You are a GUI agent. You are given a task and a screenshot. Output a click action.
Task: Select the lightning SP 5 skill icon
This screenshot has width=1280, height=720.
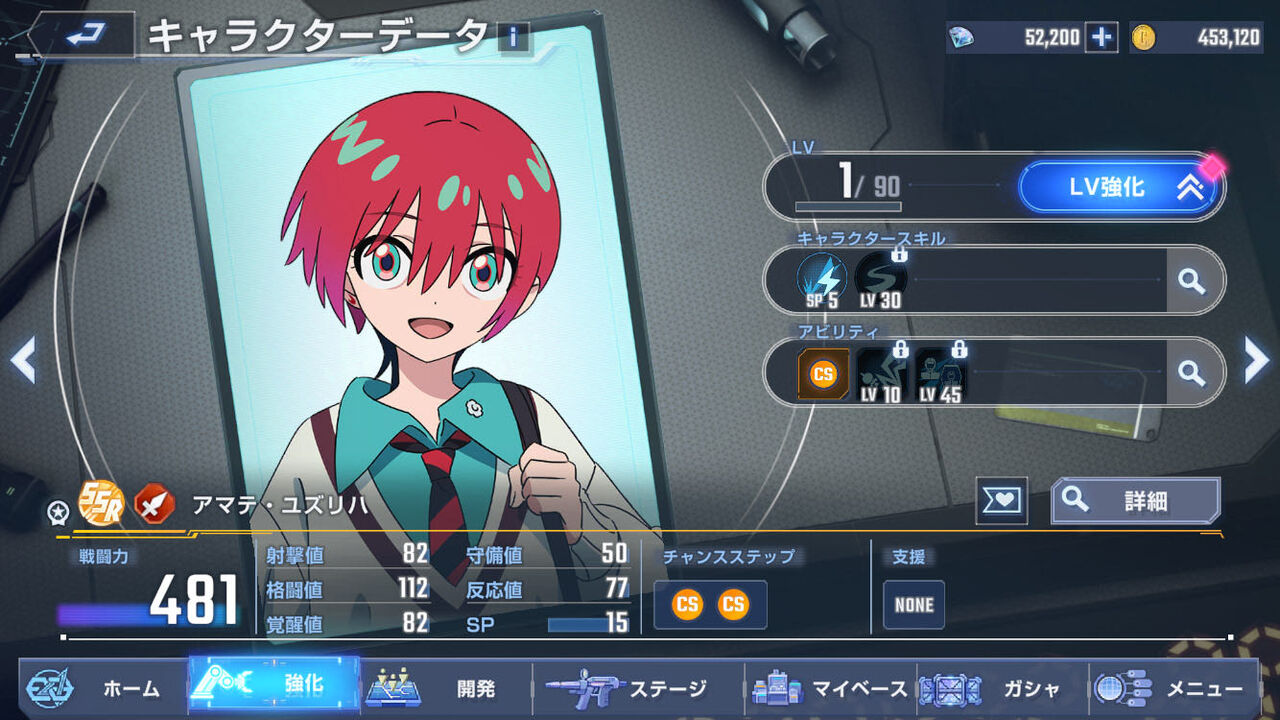822,279
